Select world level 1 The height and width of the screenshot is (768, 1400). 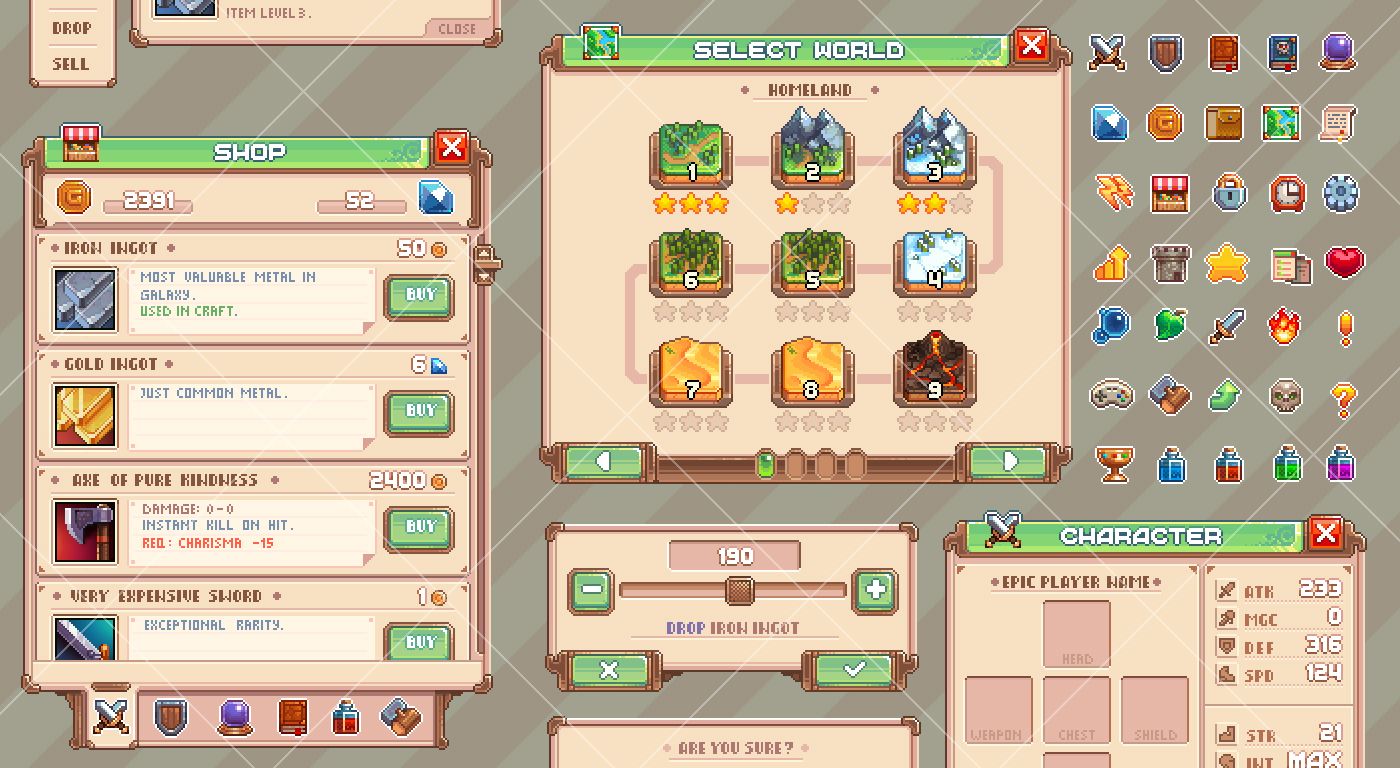pos(691,155)
